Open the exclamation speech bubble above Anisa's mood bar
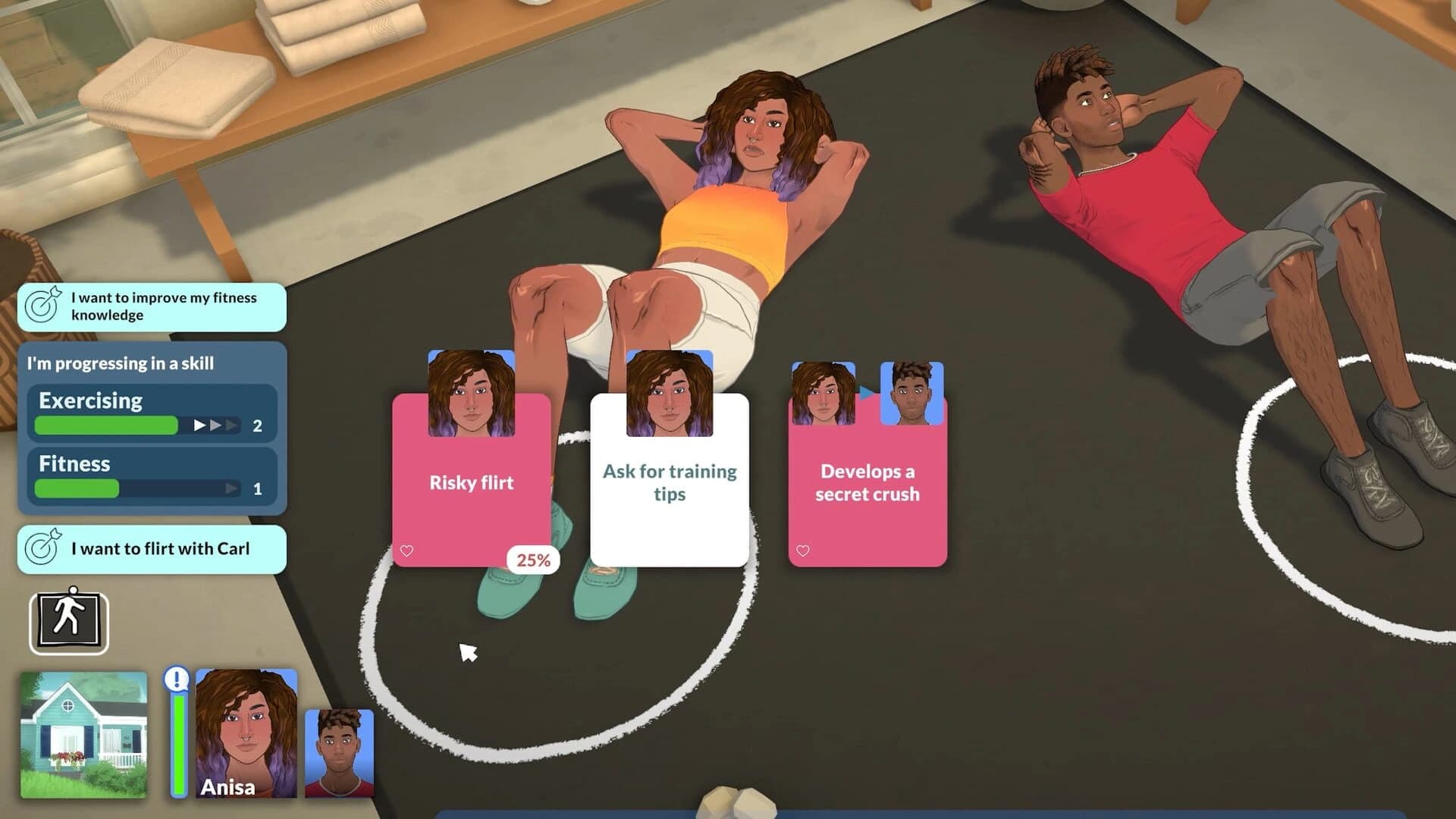Viewport: 1456px width, 819px height. point(176,680)
